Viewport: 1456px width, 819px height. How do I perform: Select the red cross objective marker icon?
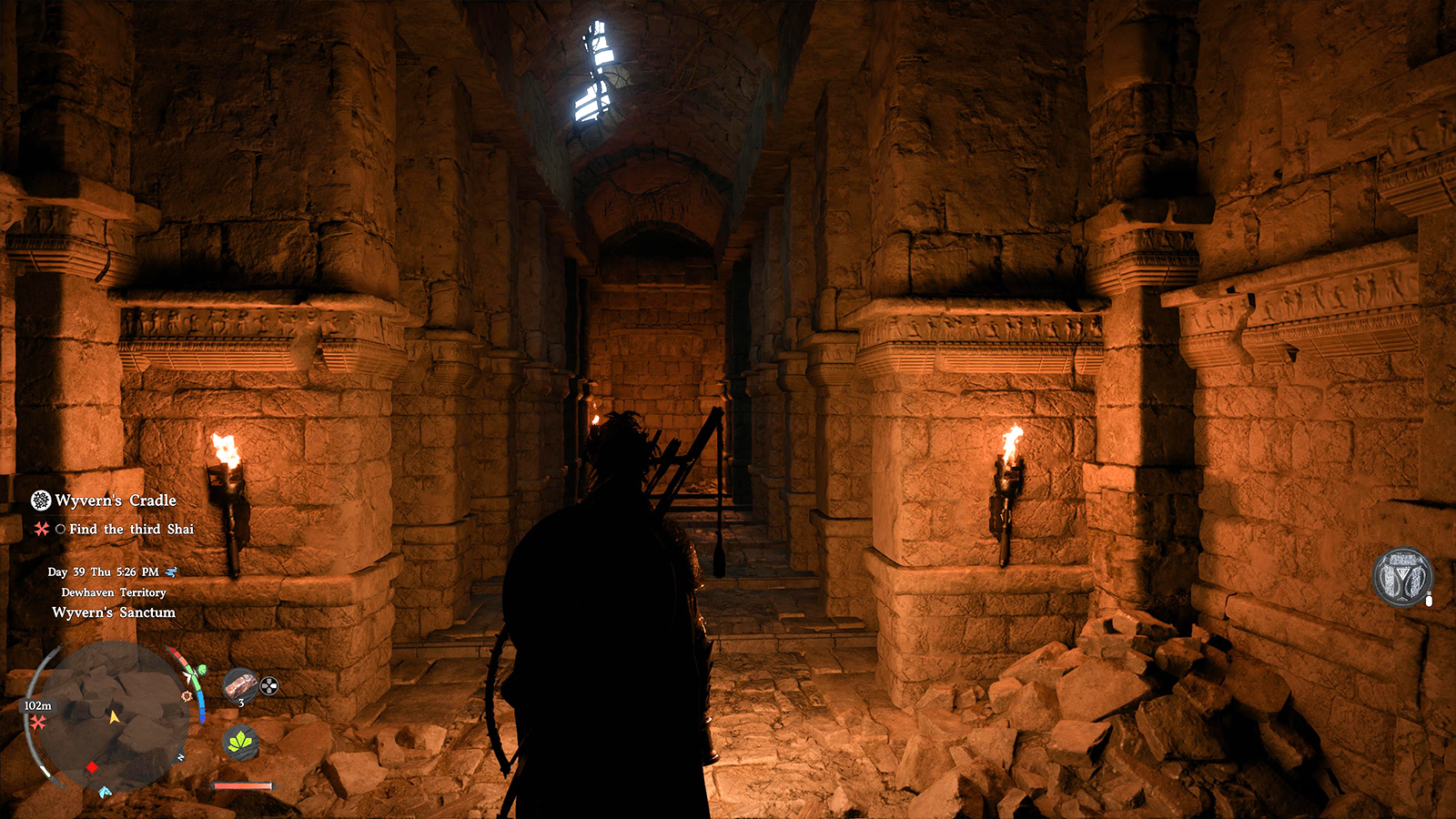click(x=40, y=530)
